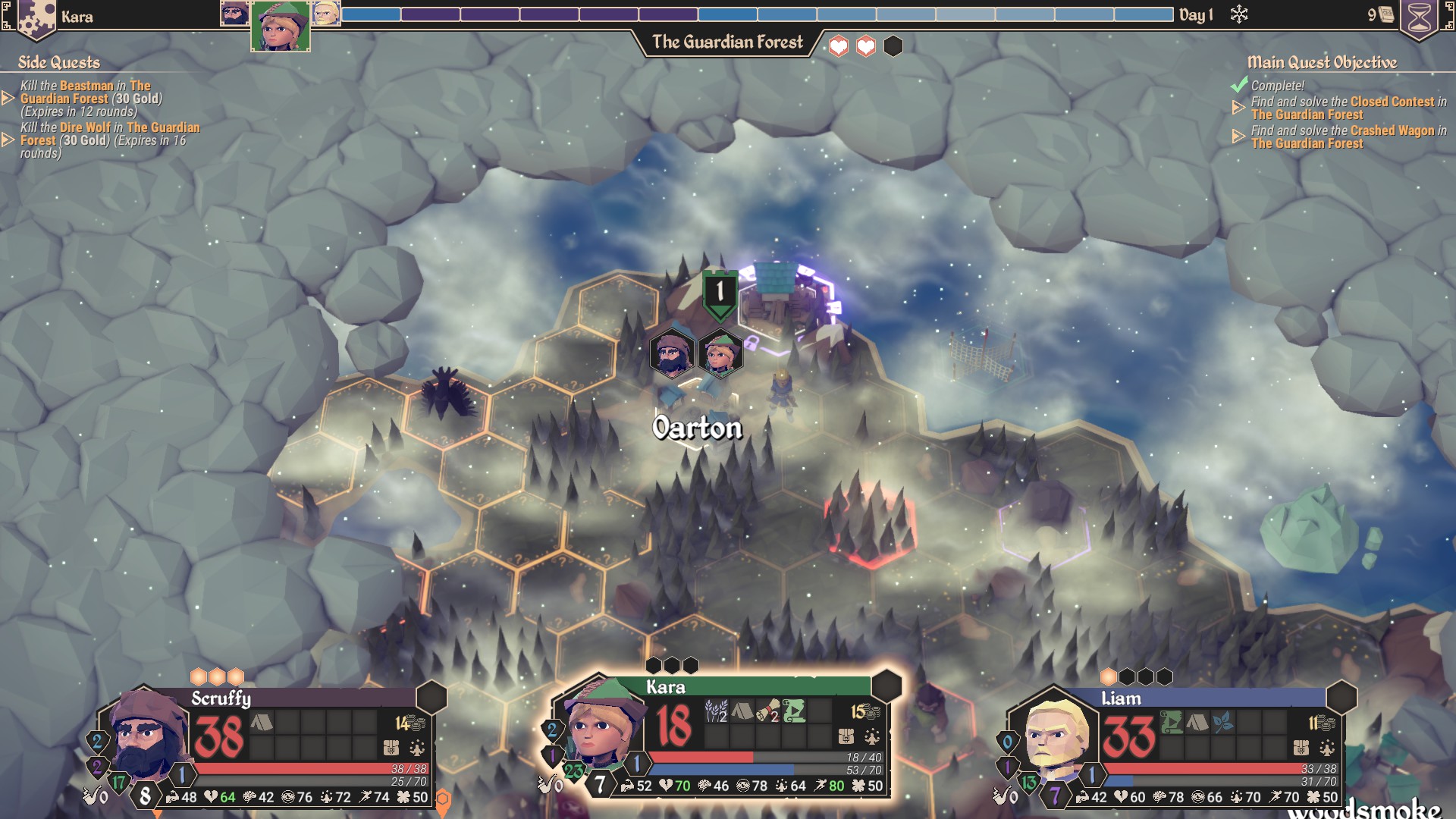Open Liam's character stats sheet icon
The height and width of the screenshot is (819, 1456).
pyautogui.click(x=1327, y=748)
